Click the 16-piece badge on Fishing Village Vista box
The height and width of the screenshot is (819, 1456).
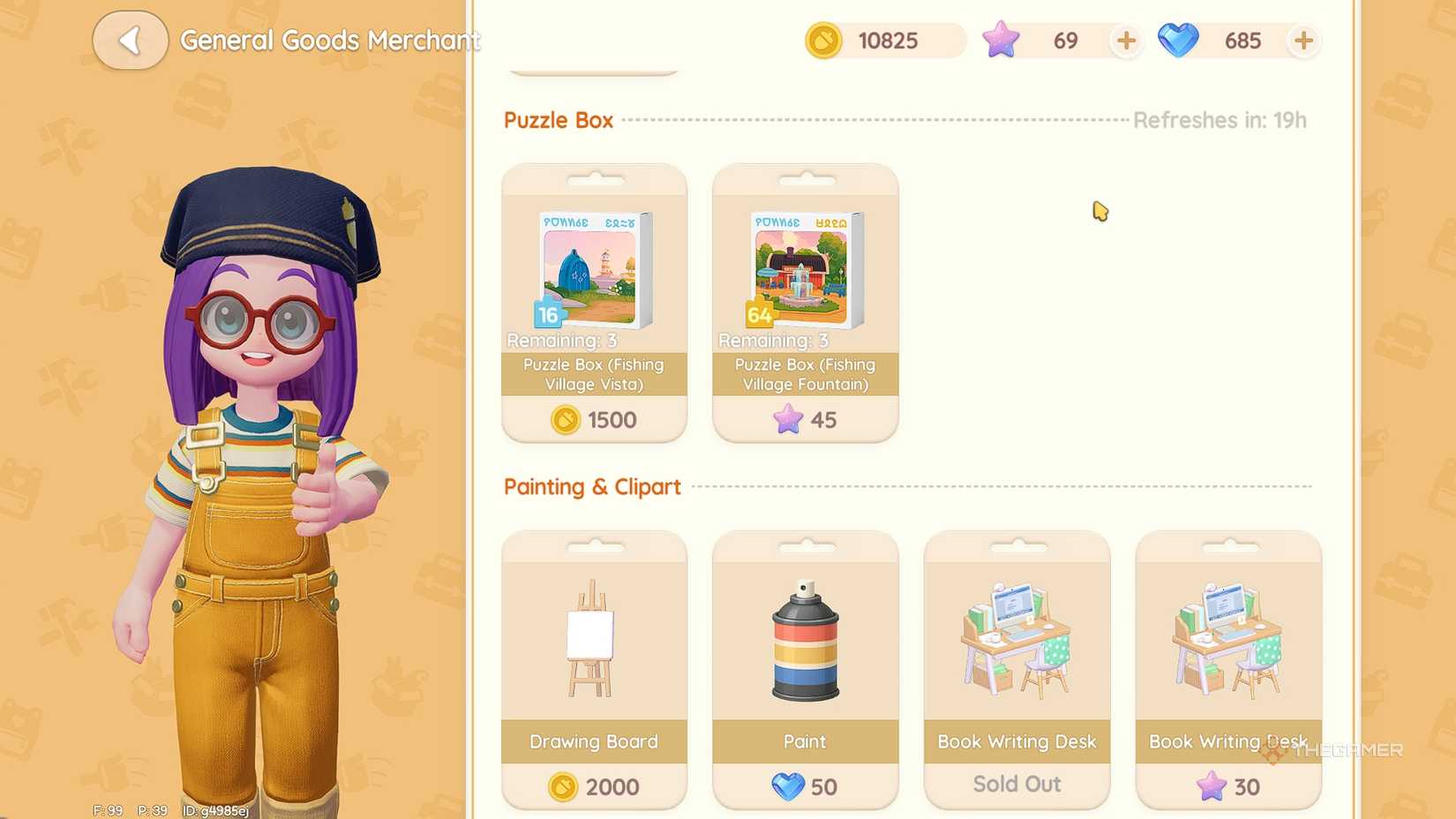tap(547, 315)
